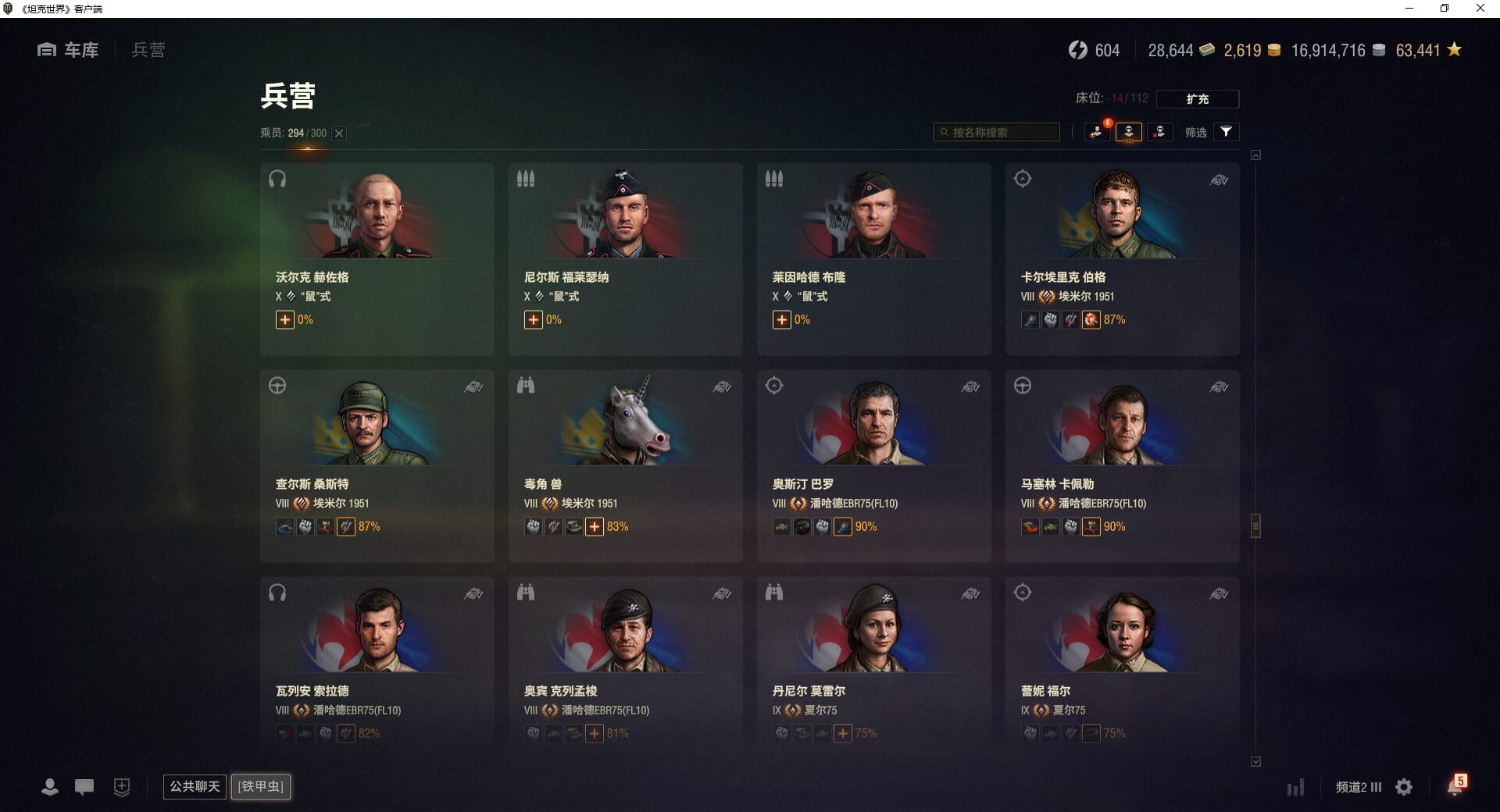This screenshot has height=812, width=1500.
Task: Select crew member 尼尔斯 福莱瑟纳
Action: (x=625, y=258)
